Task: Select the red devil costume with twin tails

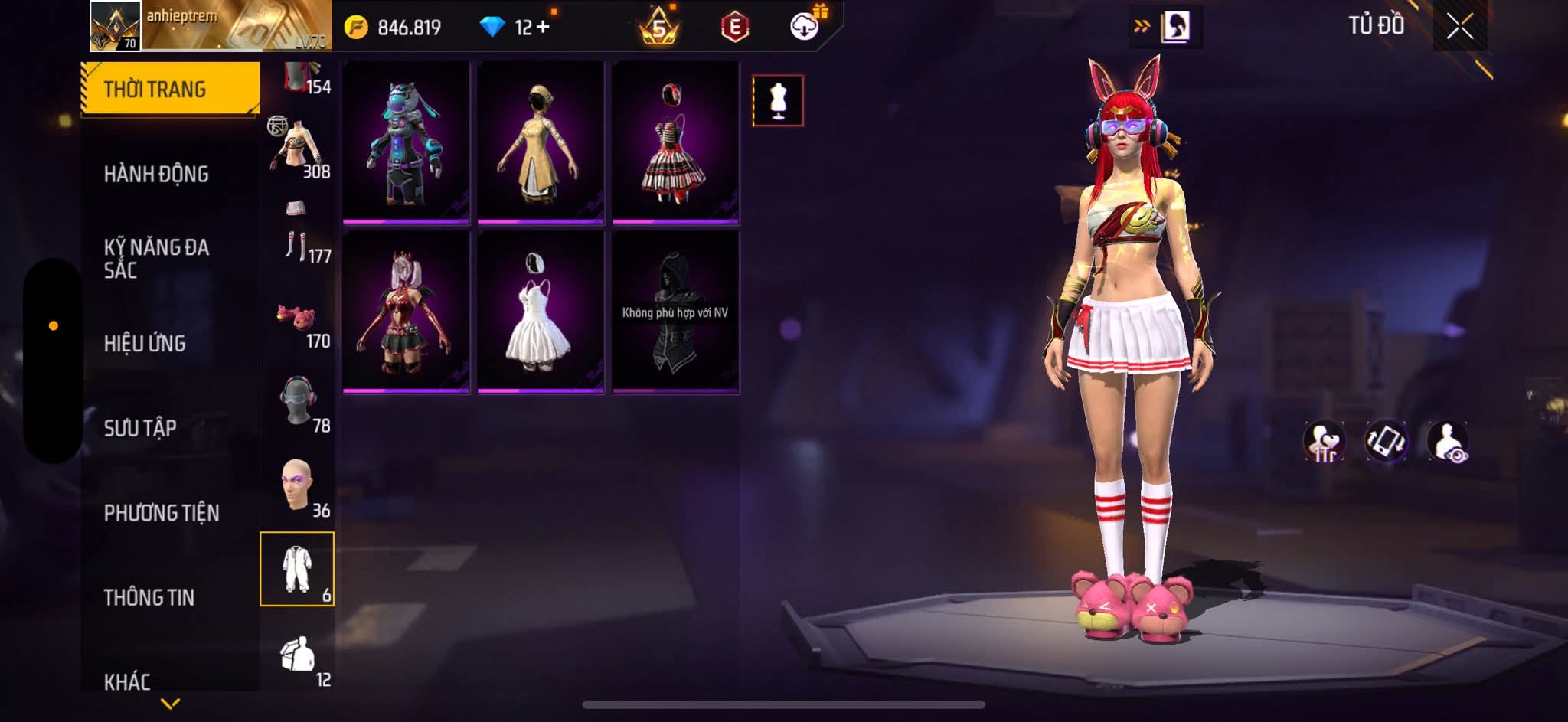Action: point(406,312)
